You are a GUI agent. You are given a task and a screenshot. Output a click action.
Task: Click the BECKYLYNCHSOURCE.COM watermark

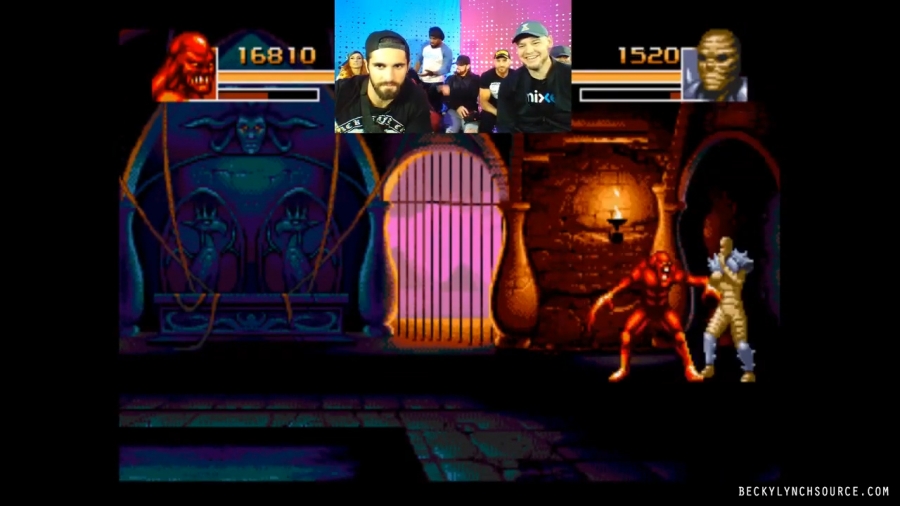point(813,491)
